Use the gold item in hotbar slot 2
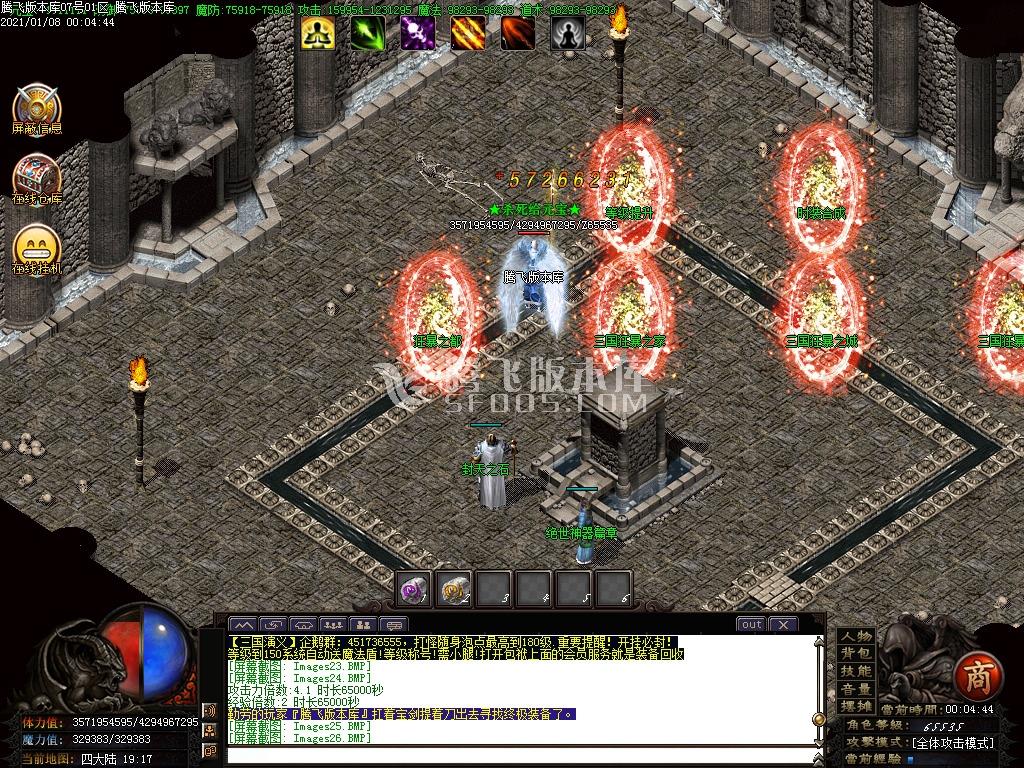The image size is (1024, 768). (x=455, y=588)
